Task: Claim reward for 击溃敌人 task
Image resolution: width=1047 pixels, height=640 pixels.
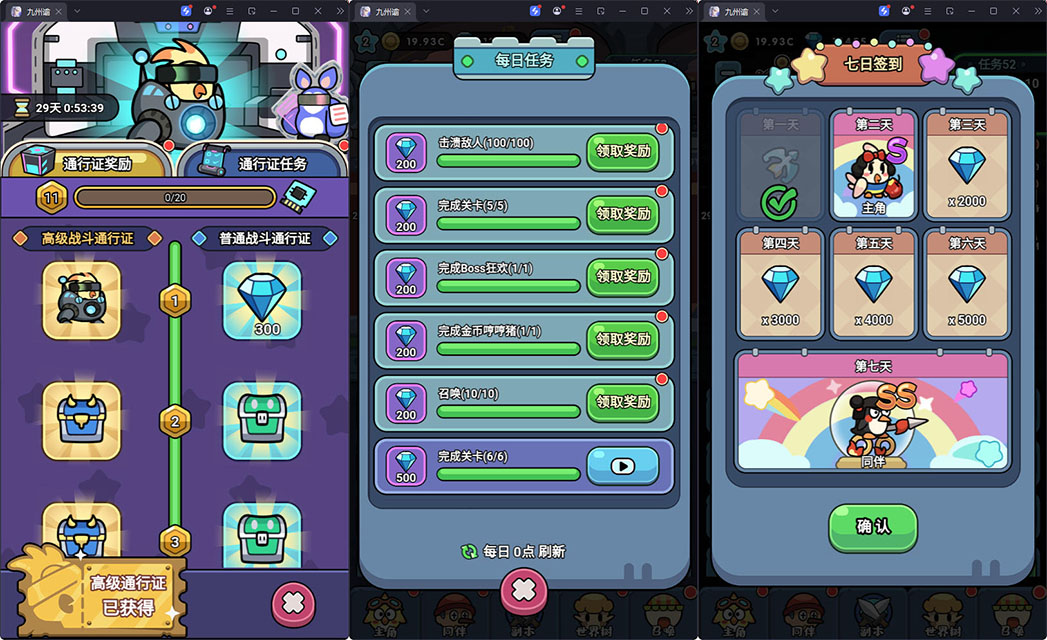Action: tap(622, 152)
